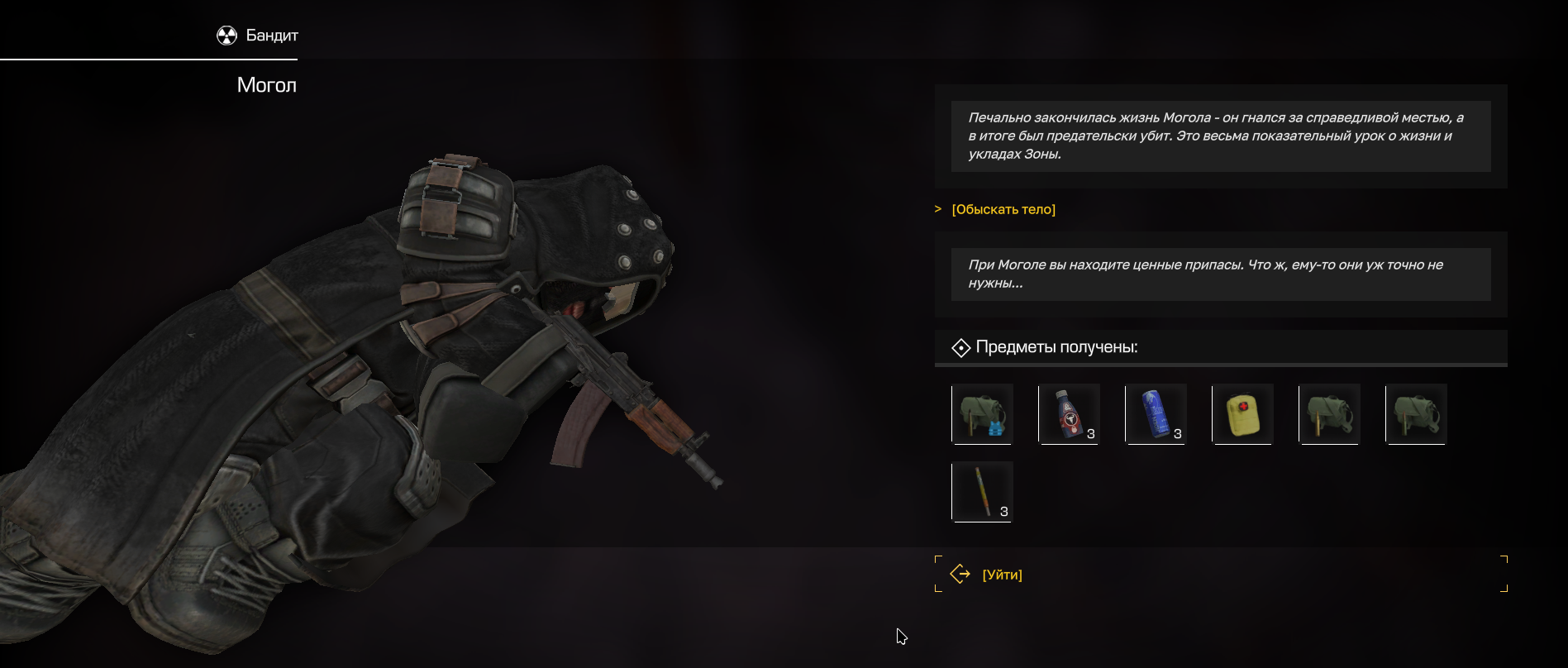
Task: Choose the [Уйти] leave option
Action: tap(1002, 575)
